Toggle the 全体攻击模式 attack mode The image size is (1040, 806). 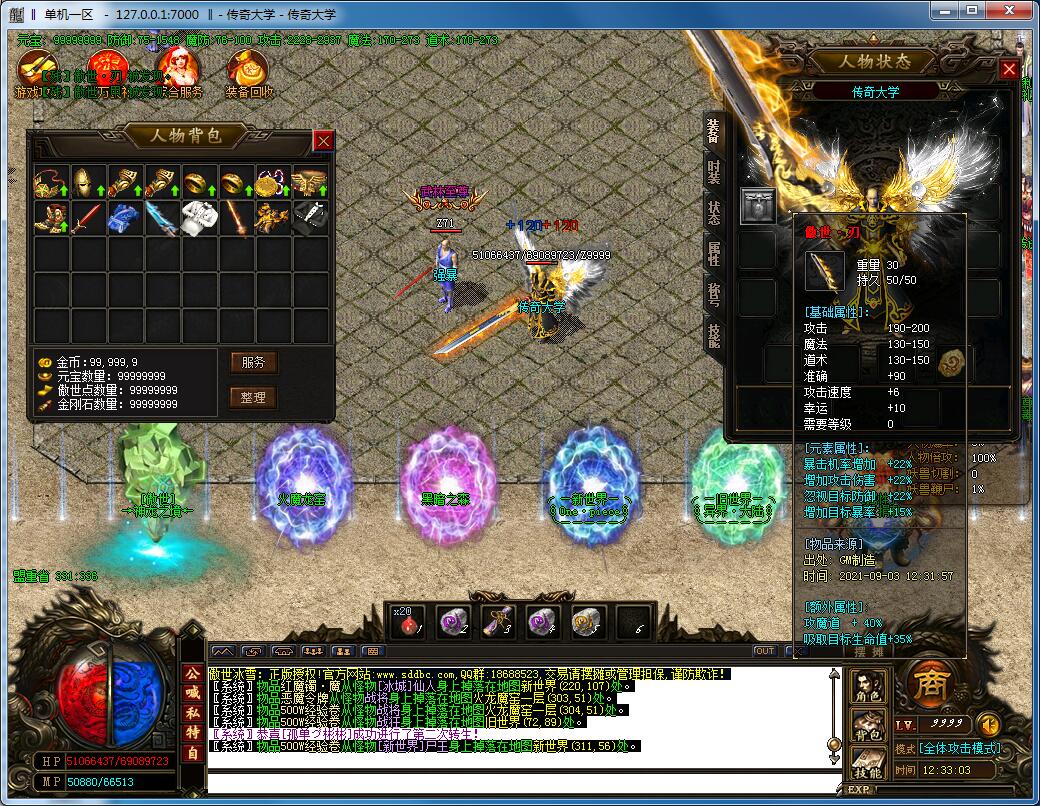(x=961, y=748)
